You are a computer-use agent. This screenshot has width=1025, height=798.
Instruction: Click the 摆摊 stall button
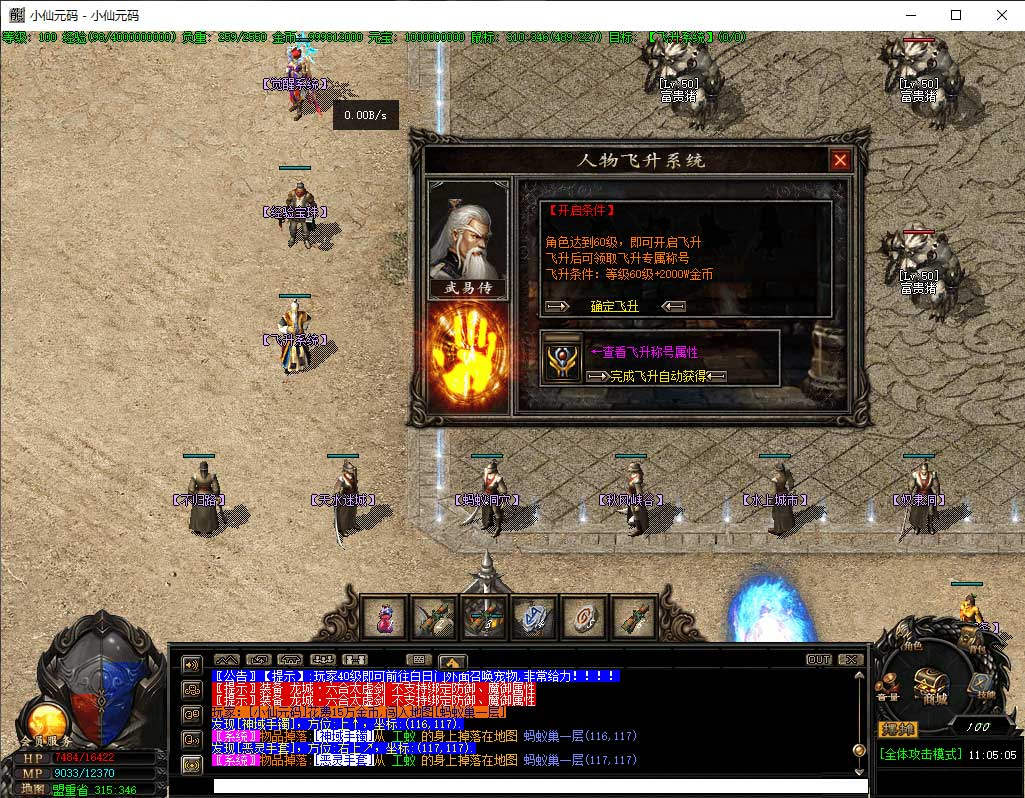tap(897, 728)
